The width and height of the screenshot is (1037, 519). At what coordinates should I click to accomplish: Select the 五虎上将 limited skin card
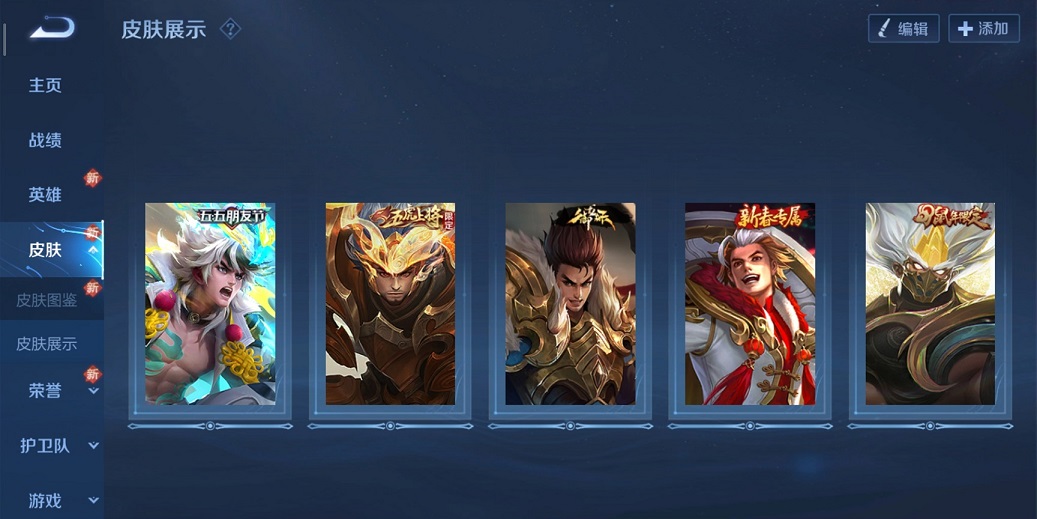click(x=390, y=304)
